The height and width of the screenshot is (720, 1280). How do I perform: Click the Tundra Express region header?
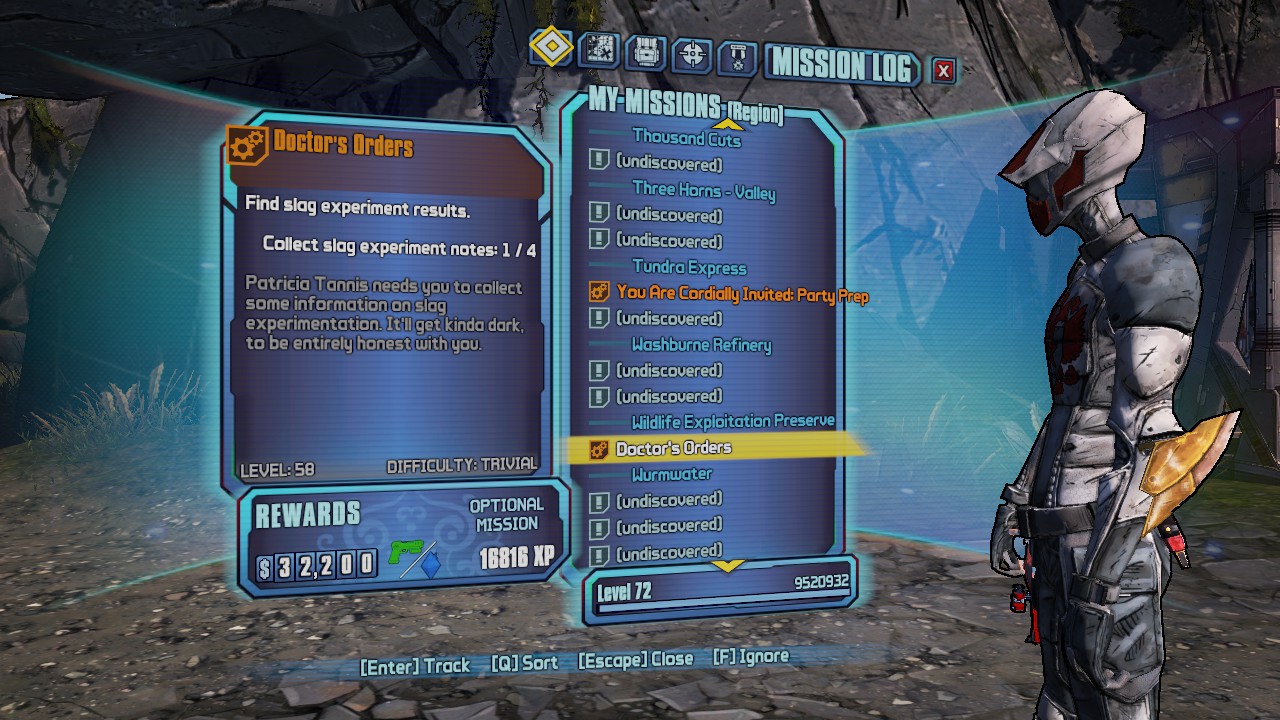tap(689, 267)
